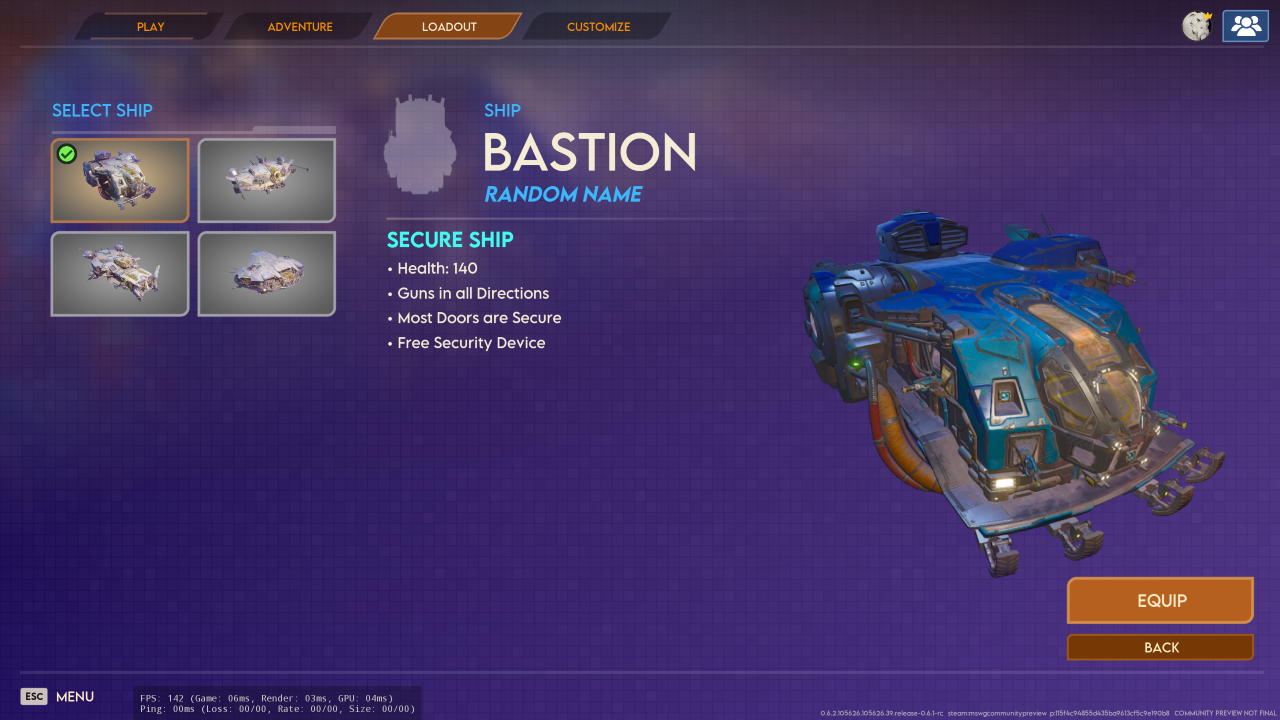Click the Back button
The height and width of the screenshot is (720, 1280).
[x=1160, y=647]
